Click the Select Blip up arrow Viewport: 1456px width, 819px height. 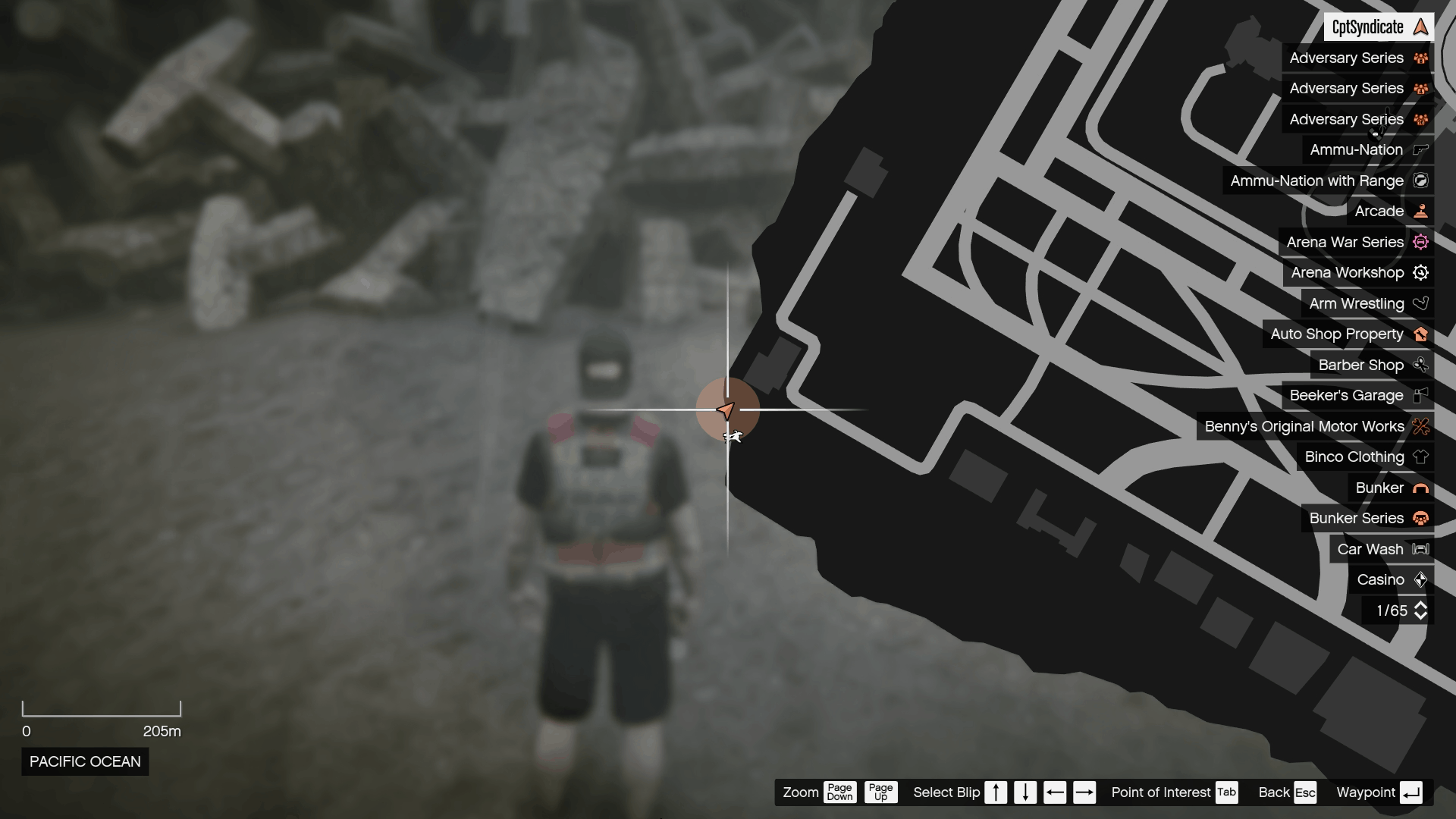996,792
